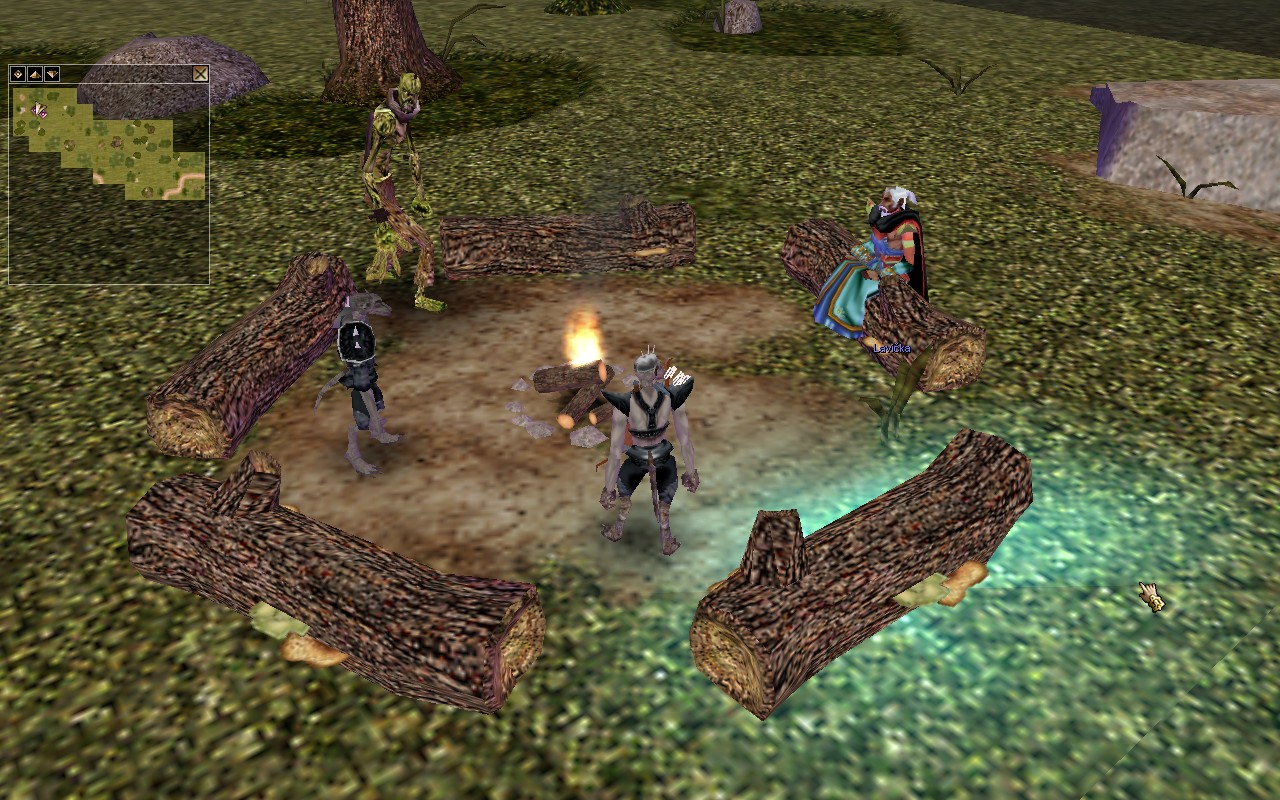
Task: Select the player arrow marker on minimap
Action: 39,109
